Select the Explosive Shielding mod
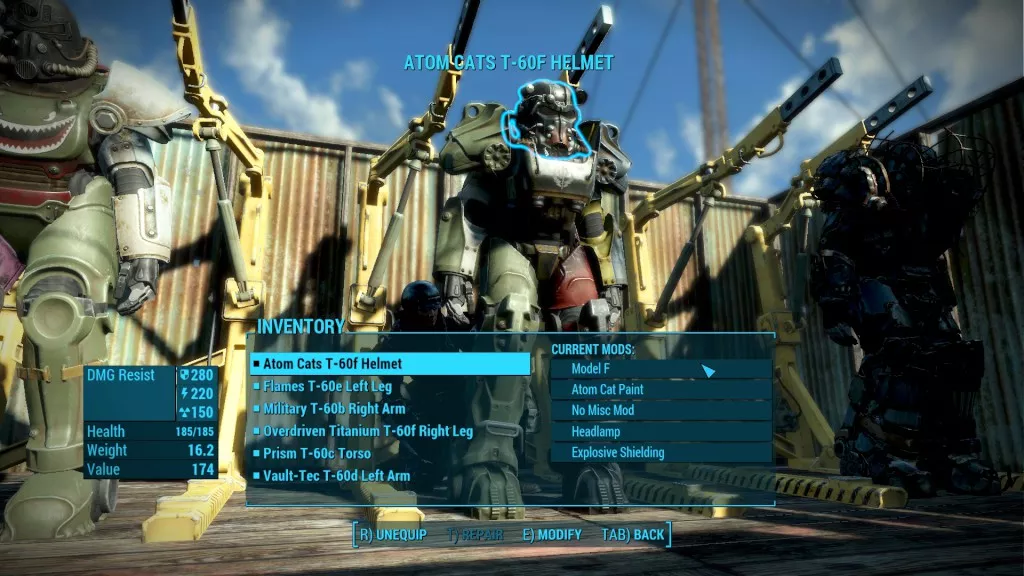Image resolution: width=1024 pixels, height=576 pixels. [661, 452]
